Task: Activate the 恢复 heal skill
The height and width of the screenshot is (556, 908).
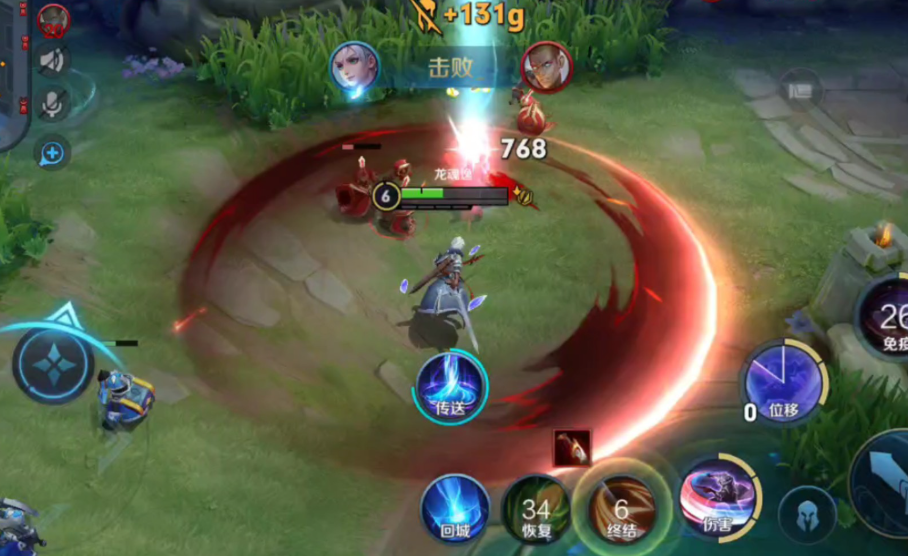Action: click(x=536, y=510)
